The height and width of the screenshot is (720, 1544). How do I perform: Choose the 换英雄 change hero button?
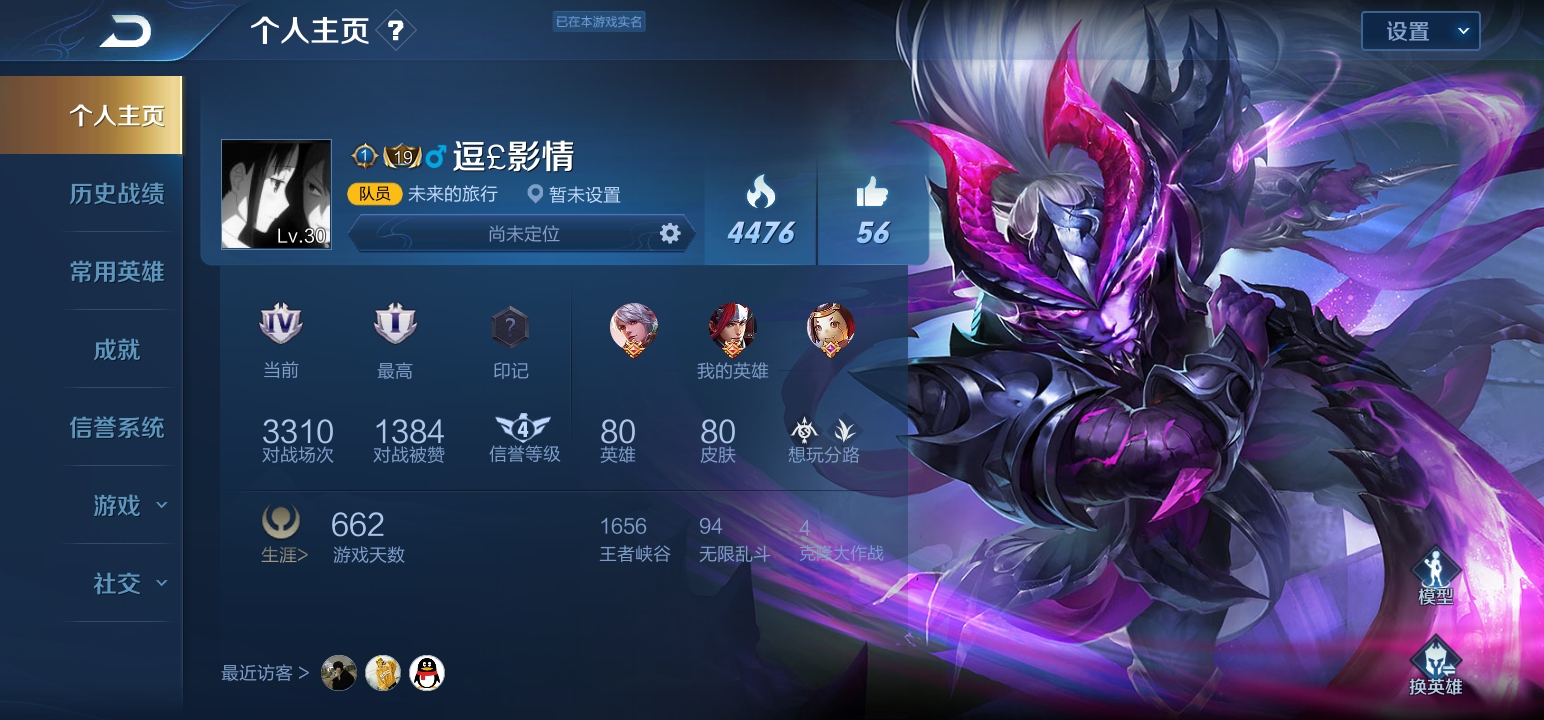tap(1436, 665)
